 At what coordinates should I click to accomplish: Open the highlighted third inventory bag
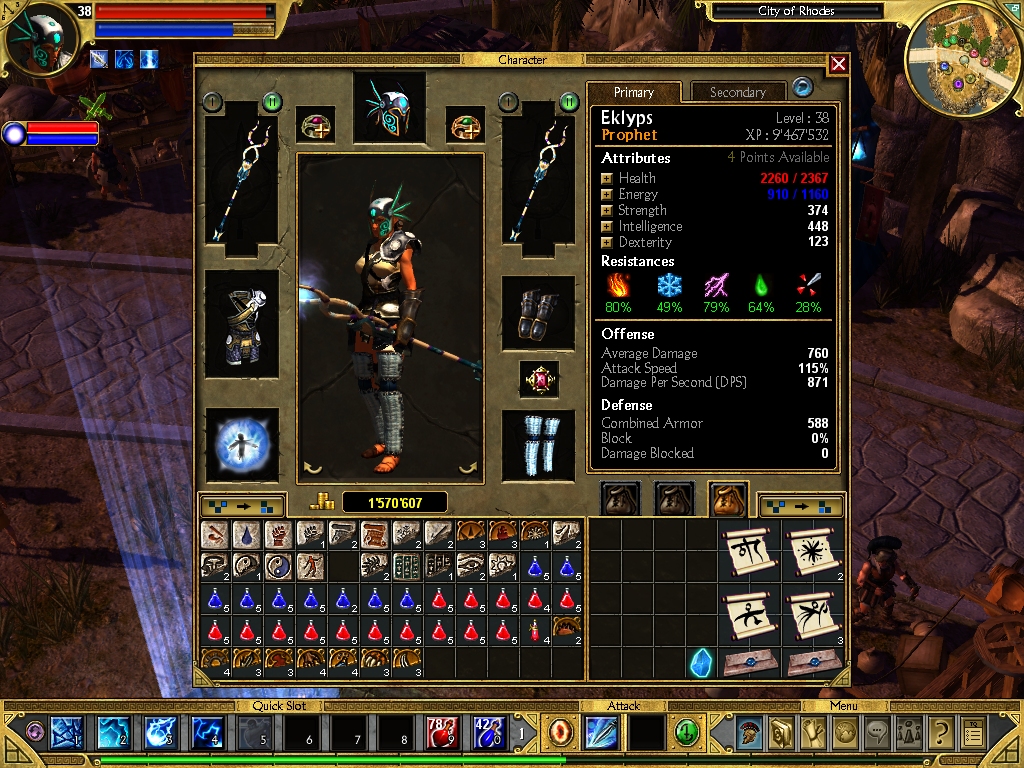click(x=730, y=498)
